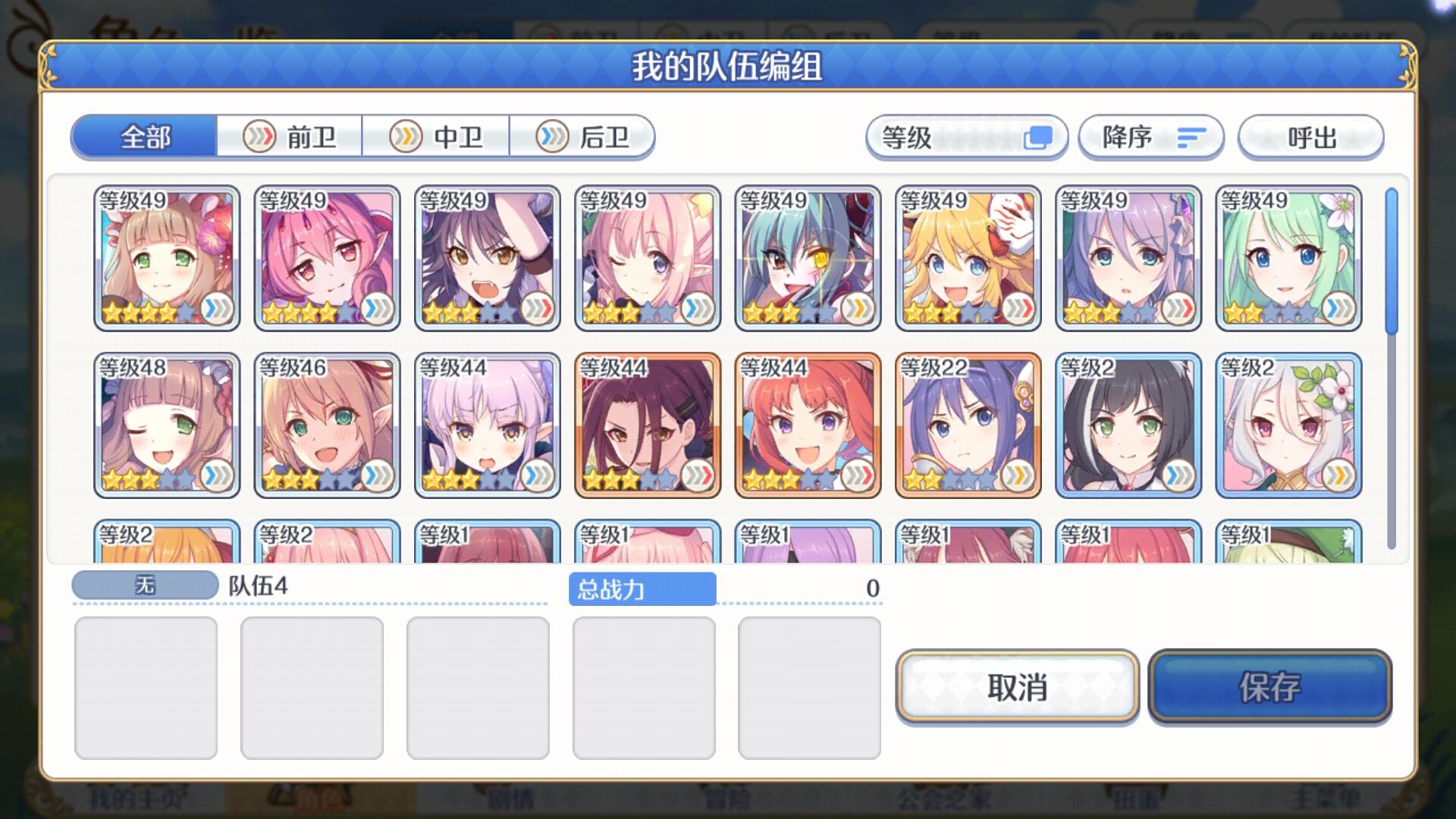
Task: Click the sort-lines icon inside 降序 button
Action: tap(1191, 137)
